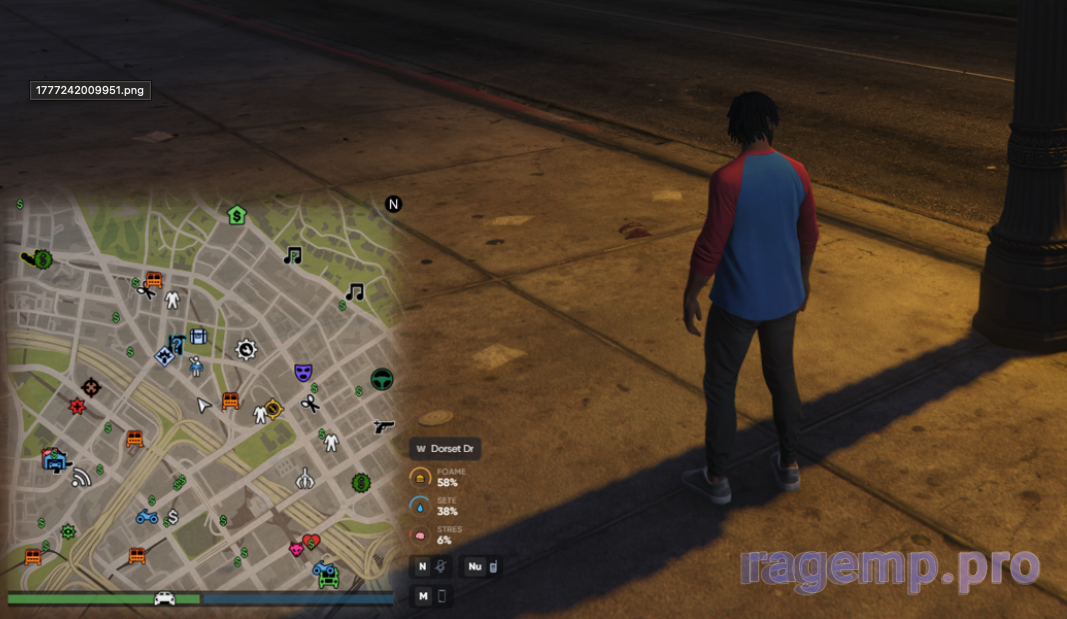This screenshot has height=619, width=1067.
Task: Select the red heart dollar map marker
Action: click(x=311, y=542)
